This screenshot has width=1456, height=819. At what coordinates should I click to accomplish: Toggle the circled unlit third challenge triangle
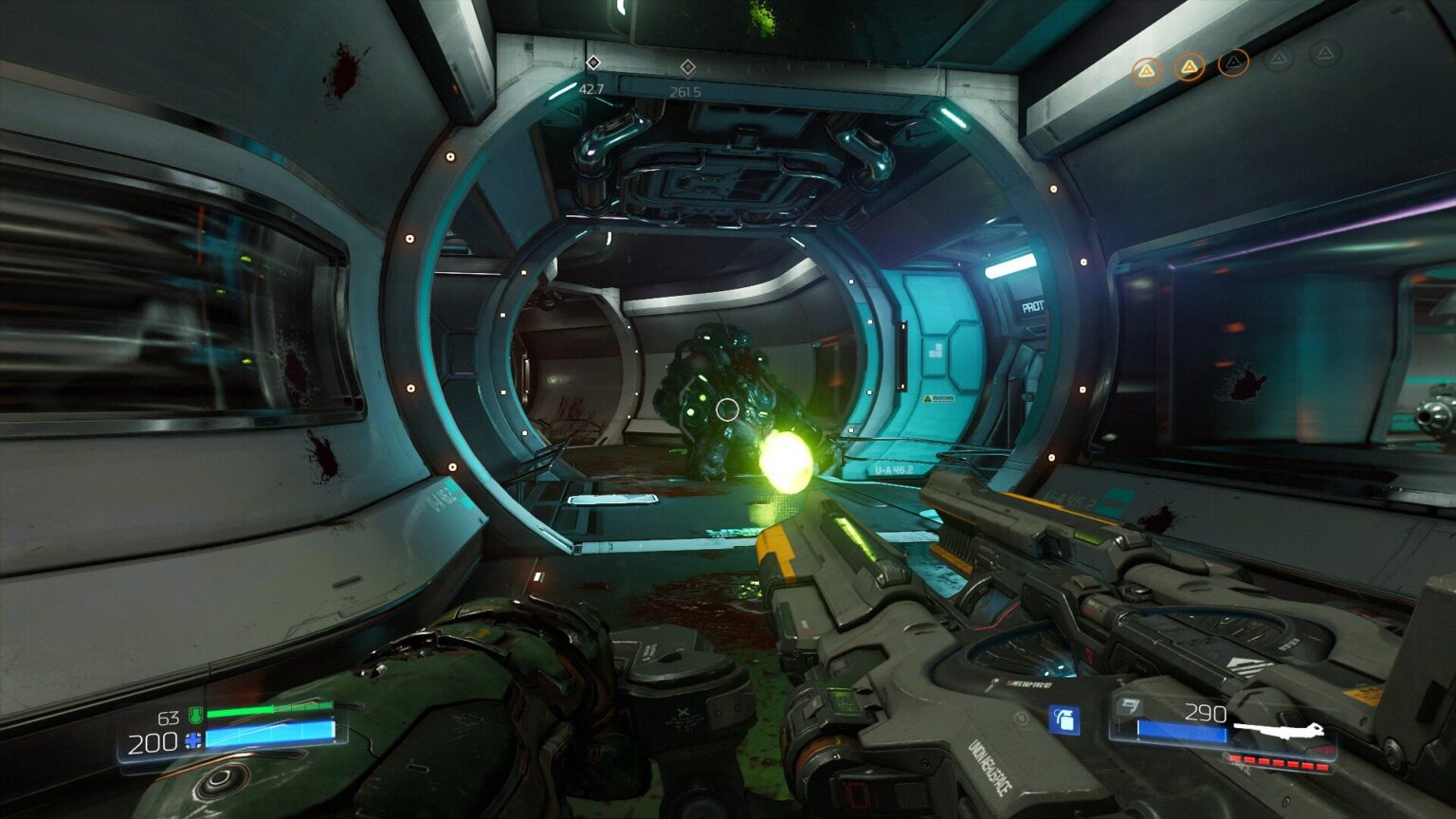1232,62
